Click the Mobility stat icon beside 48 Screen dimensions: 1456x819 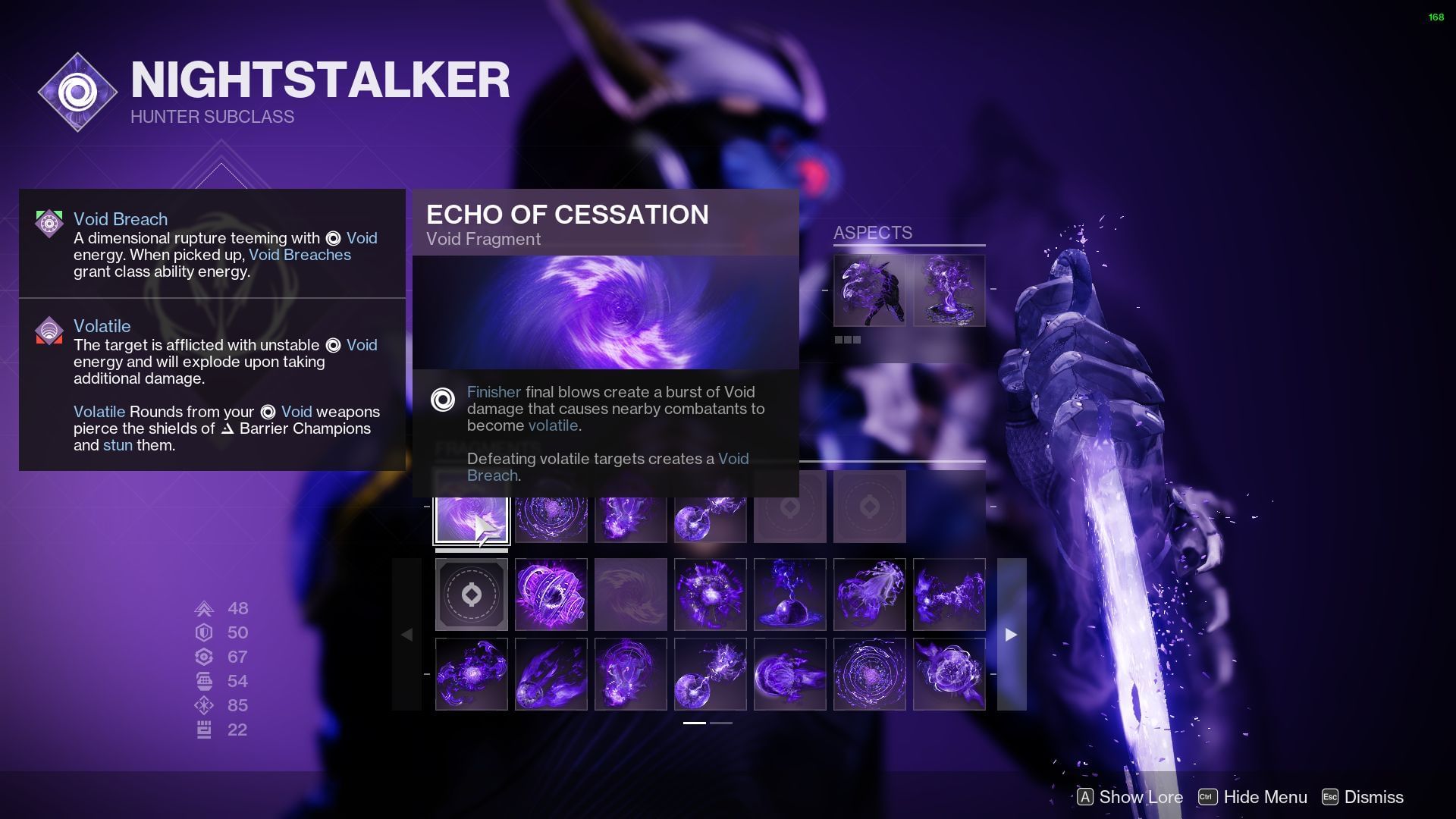pos(203,607)
